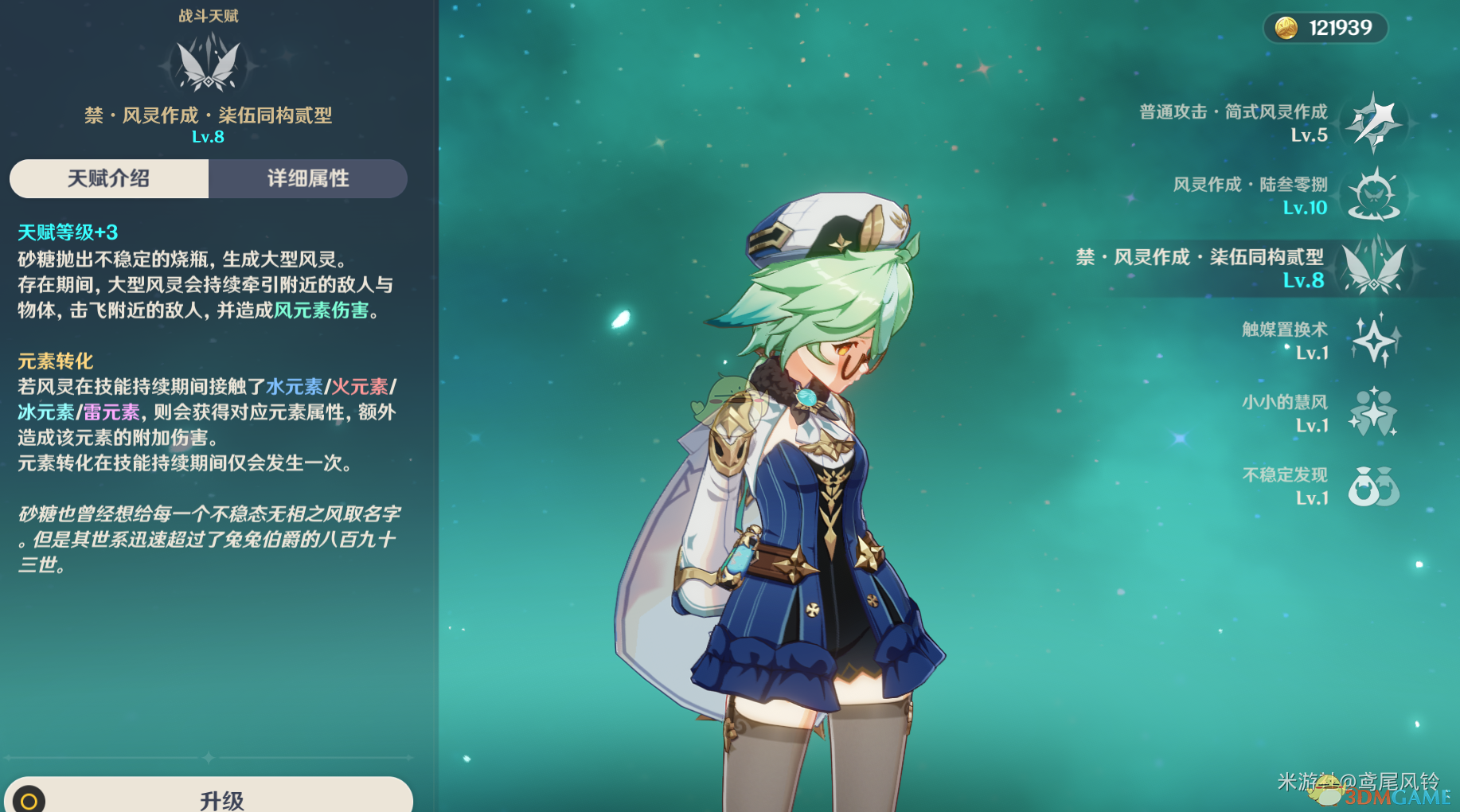Click the 升级 upgrade button
1460x812 pixels.
(x=221, y=798)
